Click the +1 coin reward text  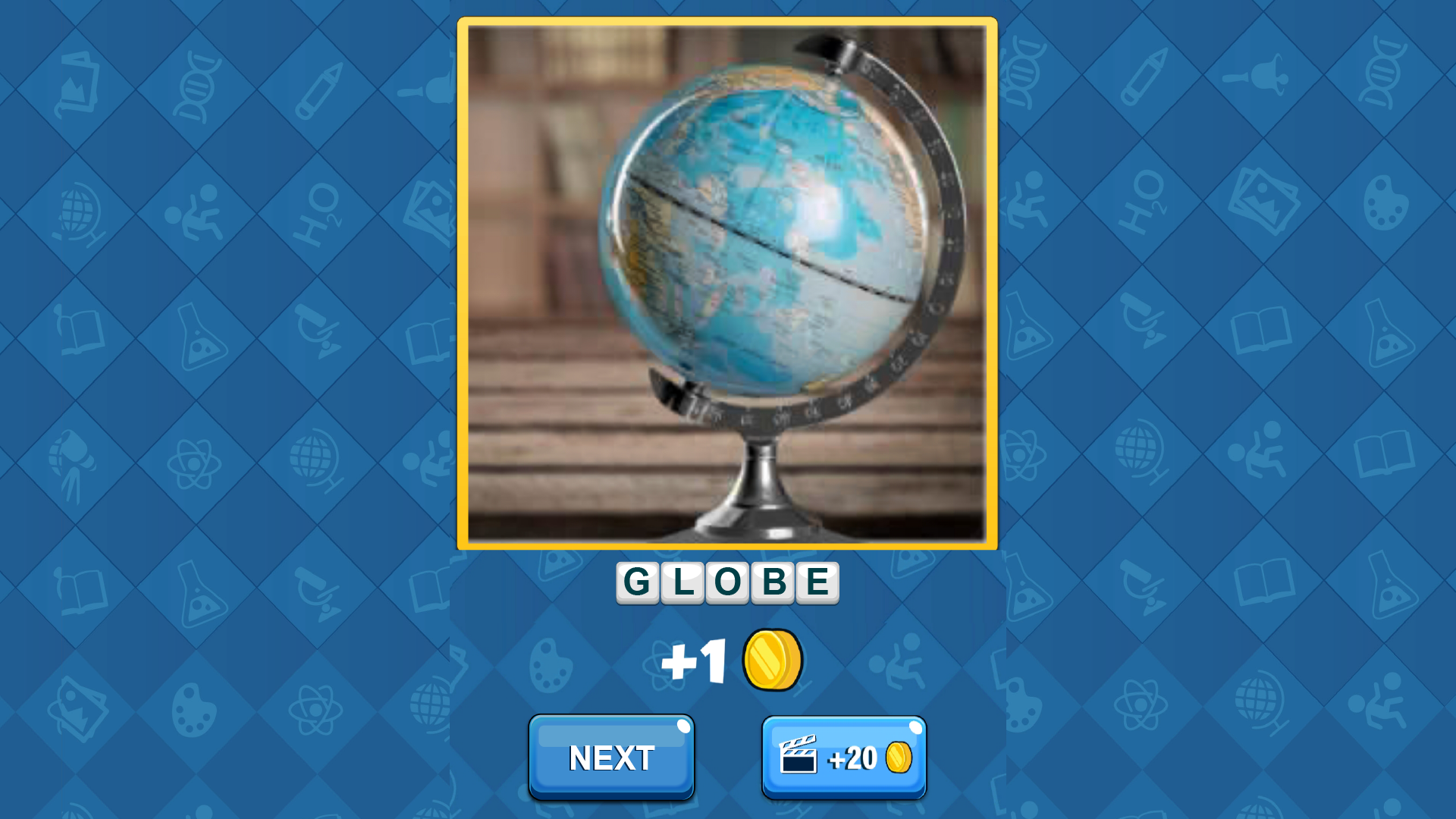point(694,658)
